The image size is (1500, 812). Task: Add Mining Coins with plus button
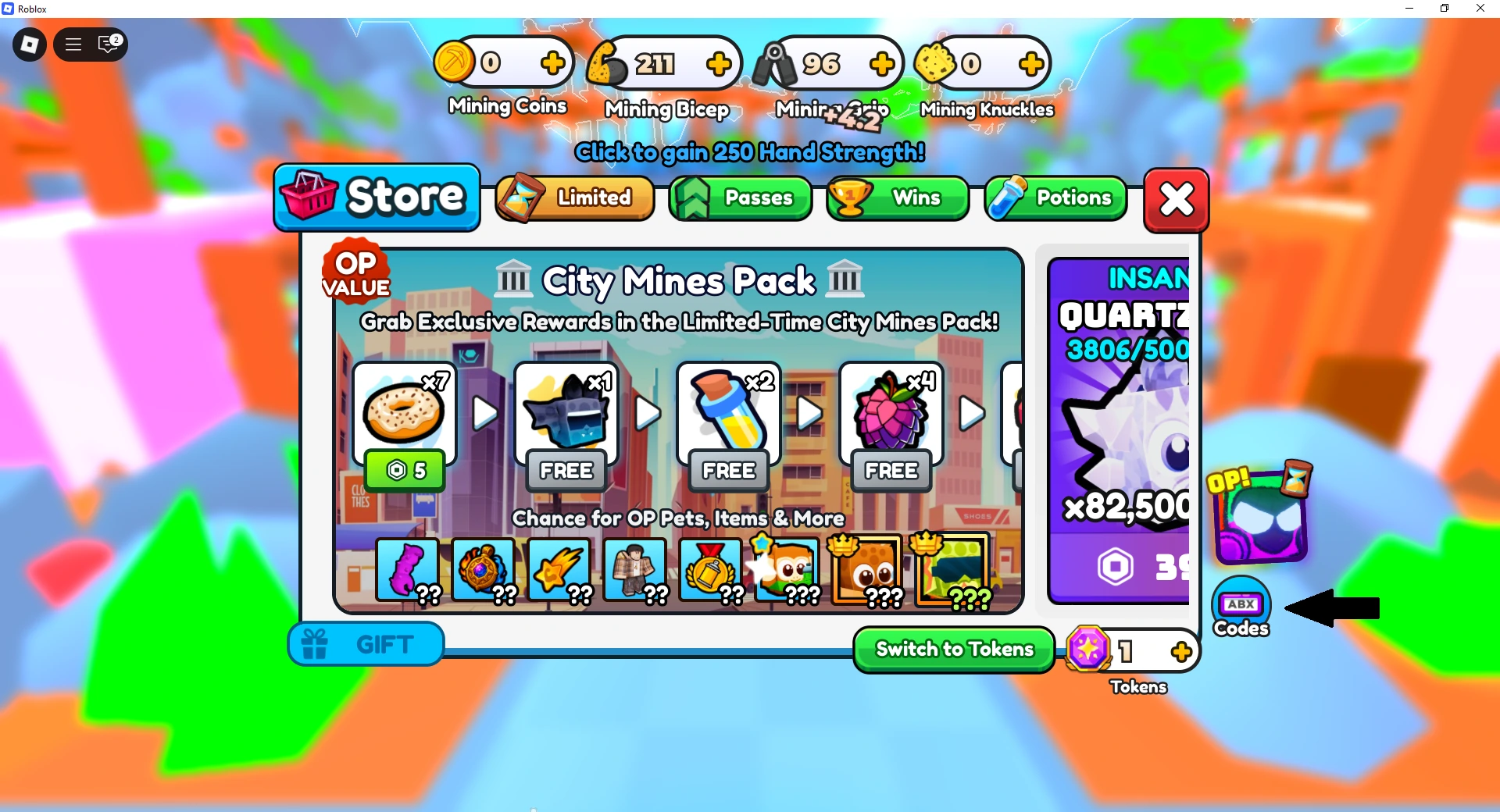[x=552, y=62]
